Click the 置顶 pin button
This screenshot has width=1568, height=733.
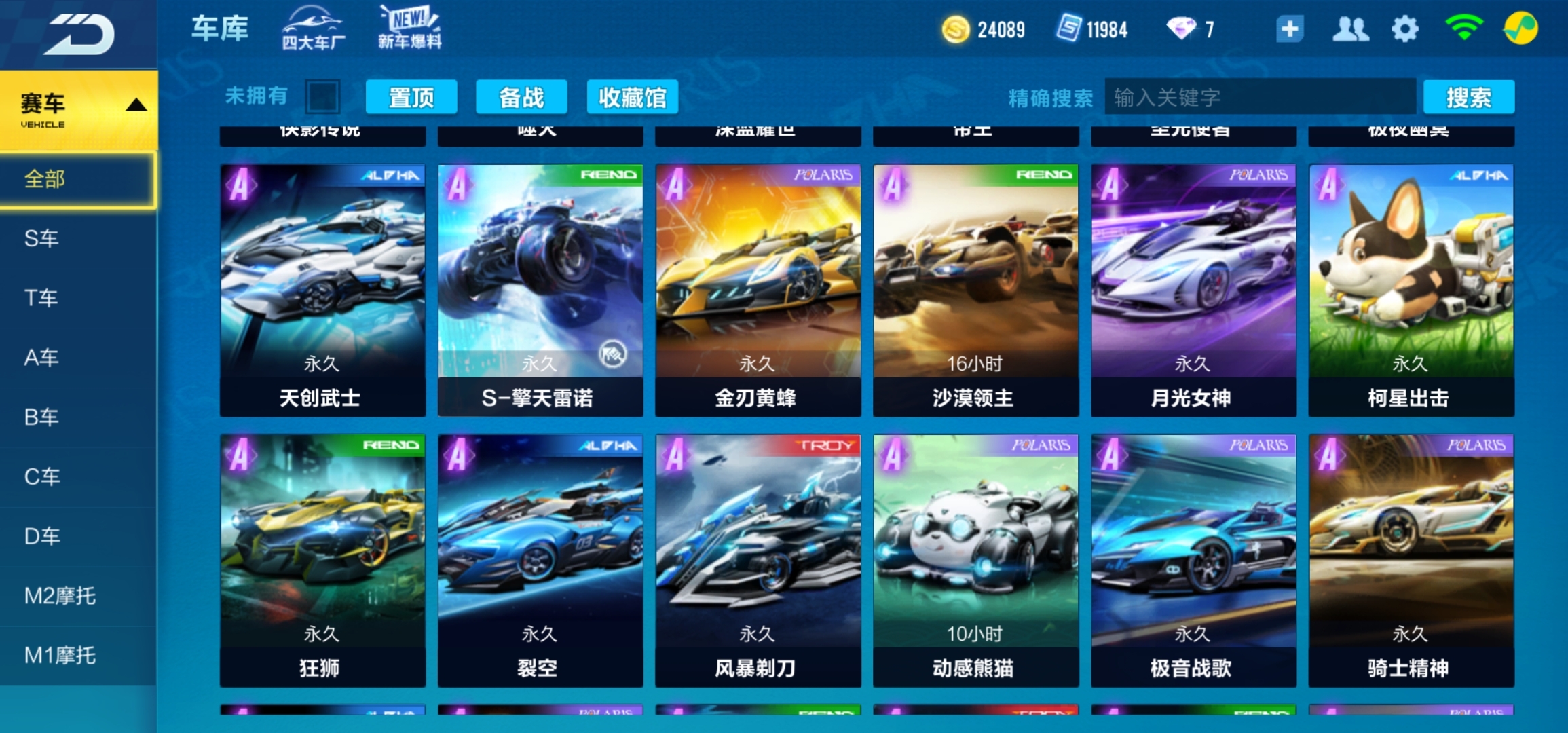[x=411, y=96]
